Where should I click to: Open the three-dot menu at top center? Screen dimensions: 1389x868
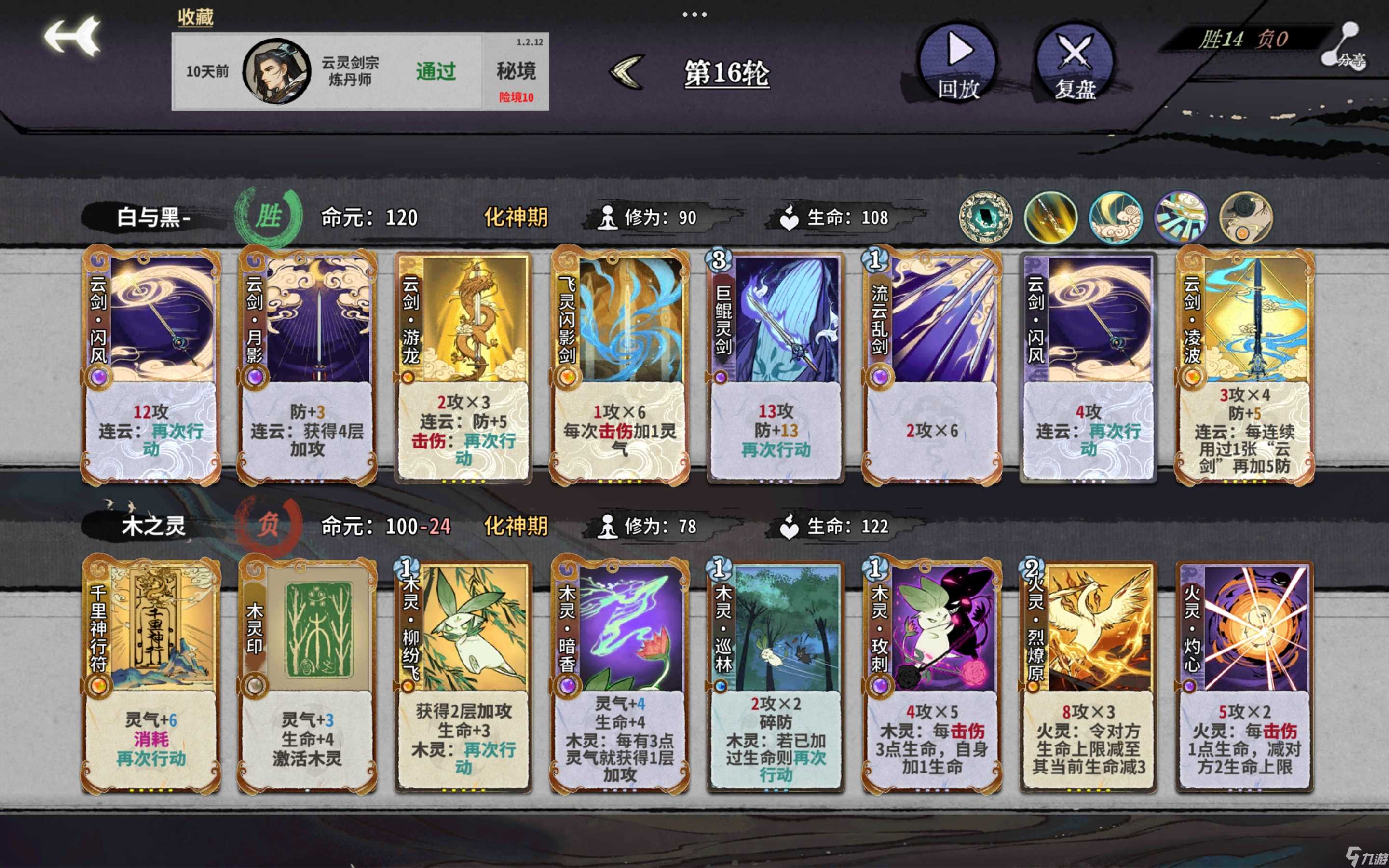(x=694, y=14)
